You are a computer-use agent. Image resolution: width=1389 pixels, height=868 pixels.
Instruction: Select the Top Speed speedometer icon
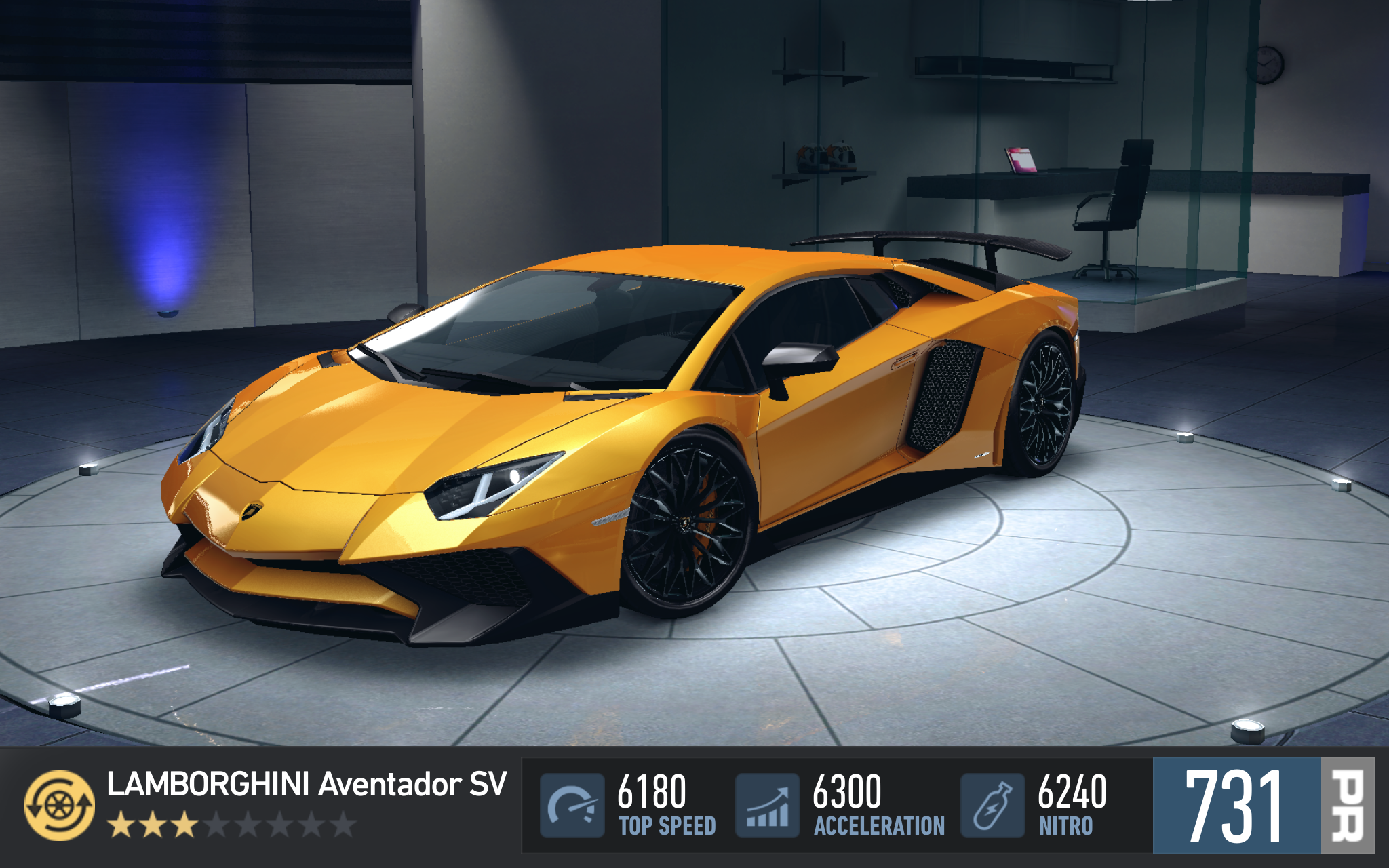pos(572,806)
